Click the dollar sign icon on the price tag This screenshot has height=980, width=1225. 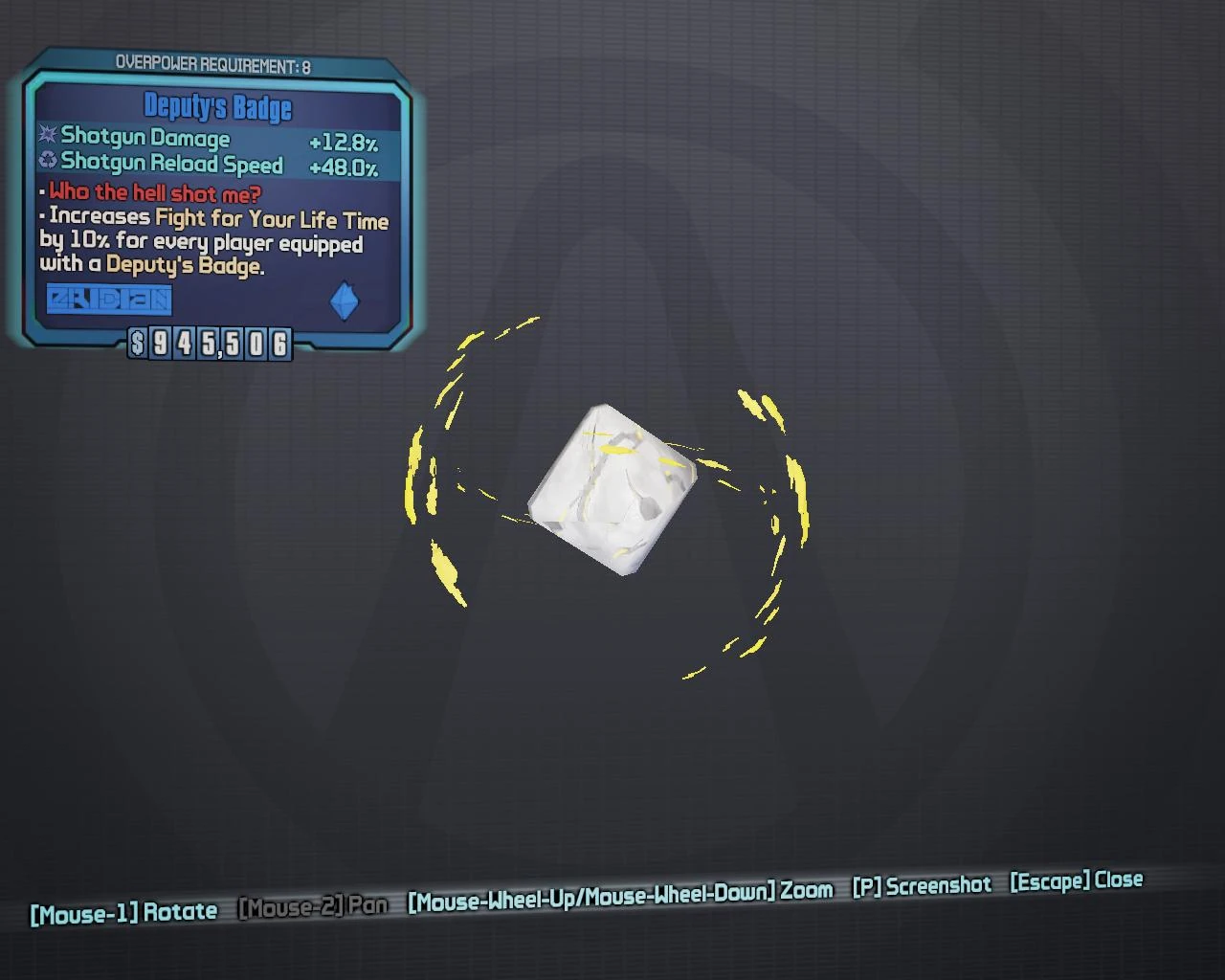pyautogui.click(x=140, y=344)
